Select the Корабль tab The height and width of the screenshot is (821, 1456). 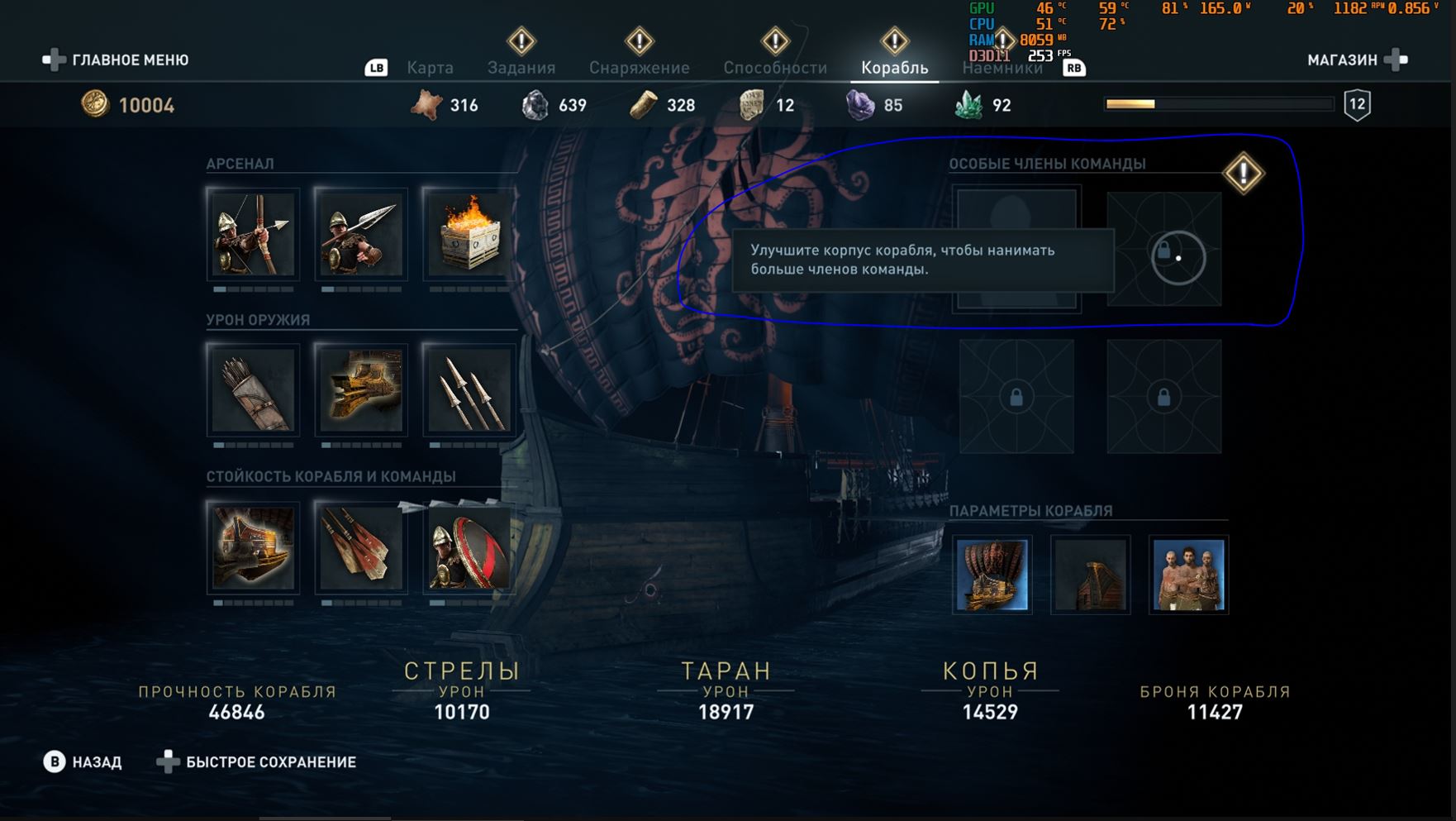point(894,68)
